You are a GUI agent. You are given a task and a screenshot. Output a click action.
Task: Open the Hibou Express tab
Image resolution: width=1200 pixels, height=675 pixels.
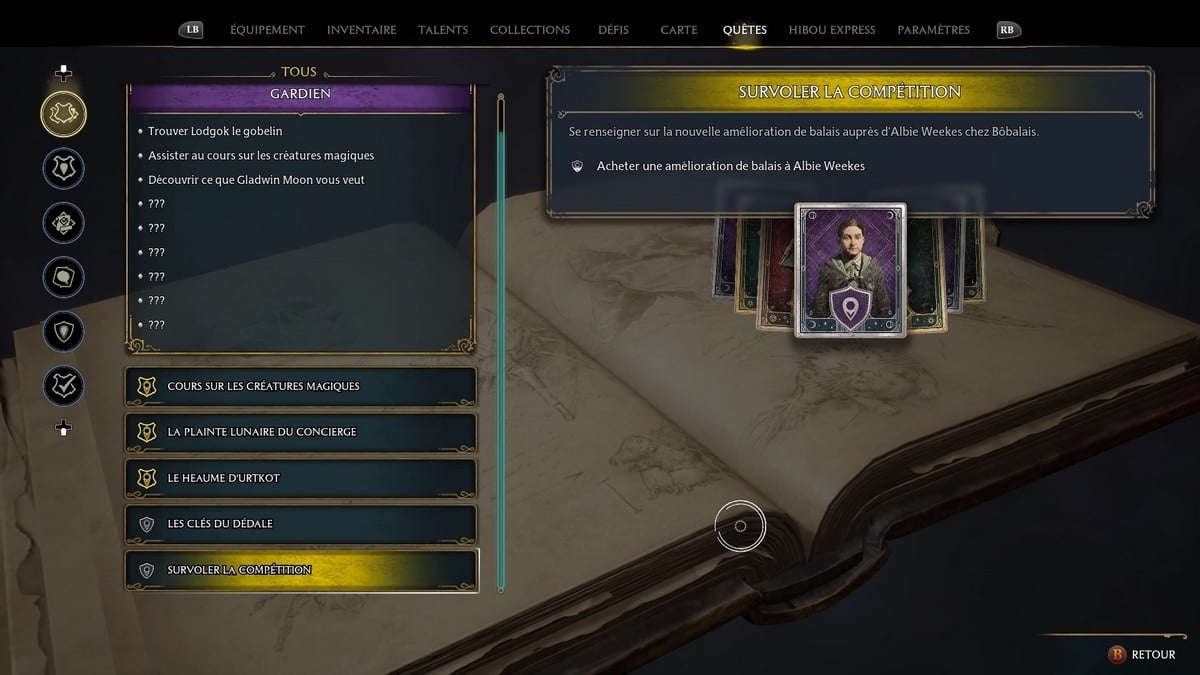pos(832,30)
